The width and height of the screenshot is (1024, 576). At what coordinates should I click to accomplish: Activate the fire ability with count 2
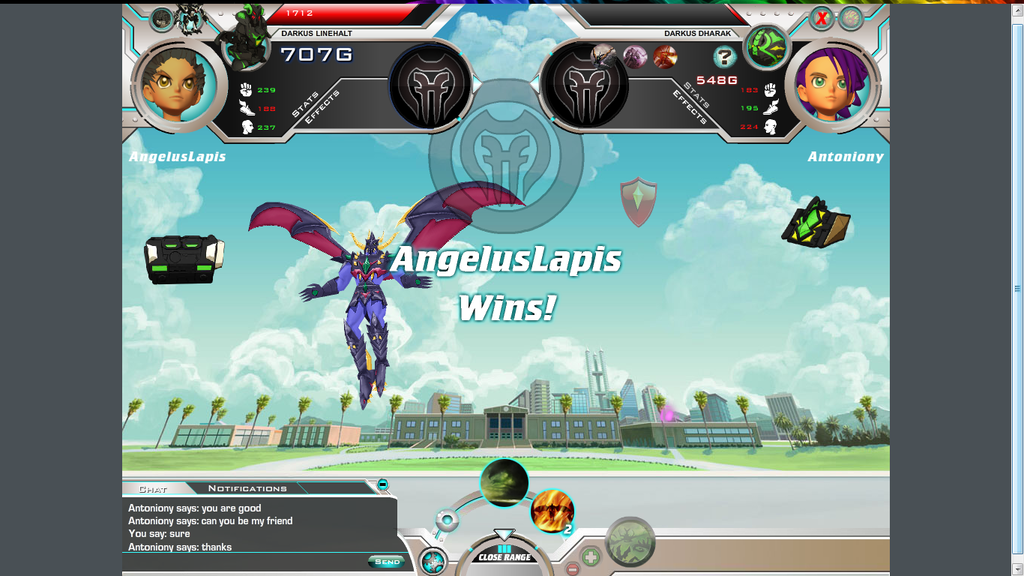[x=552, y=511]
